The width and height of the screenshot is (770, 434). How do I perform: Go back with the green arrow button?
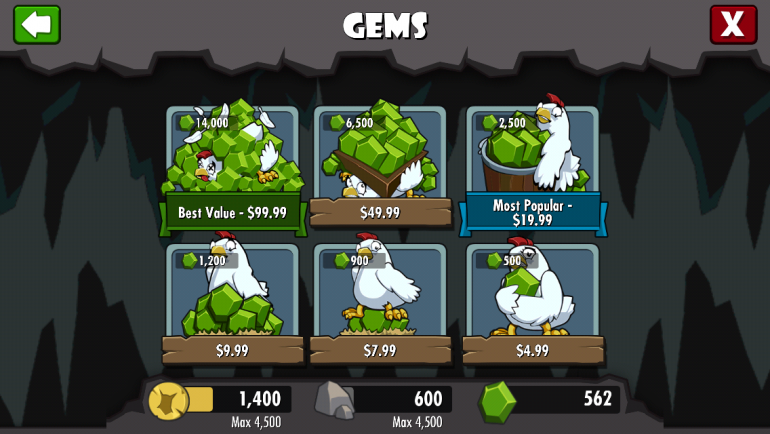coord(37,24)
